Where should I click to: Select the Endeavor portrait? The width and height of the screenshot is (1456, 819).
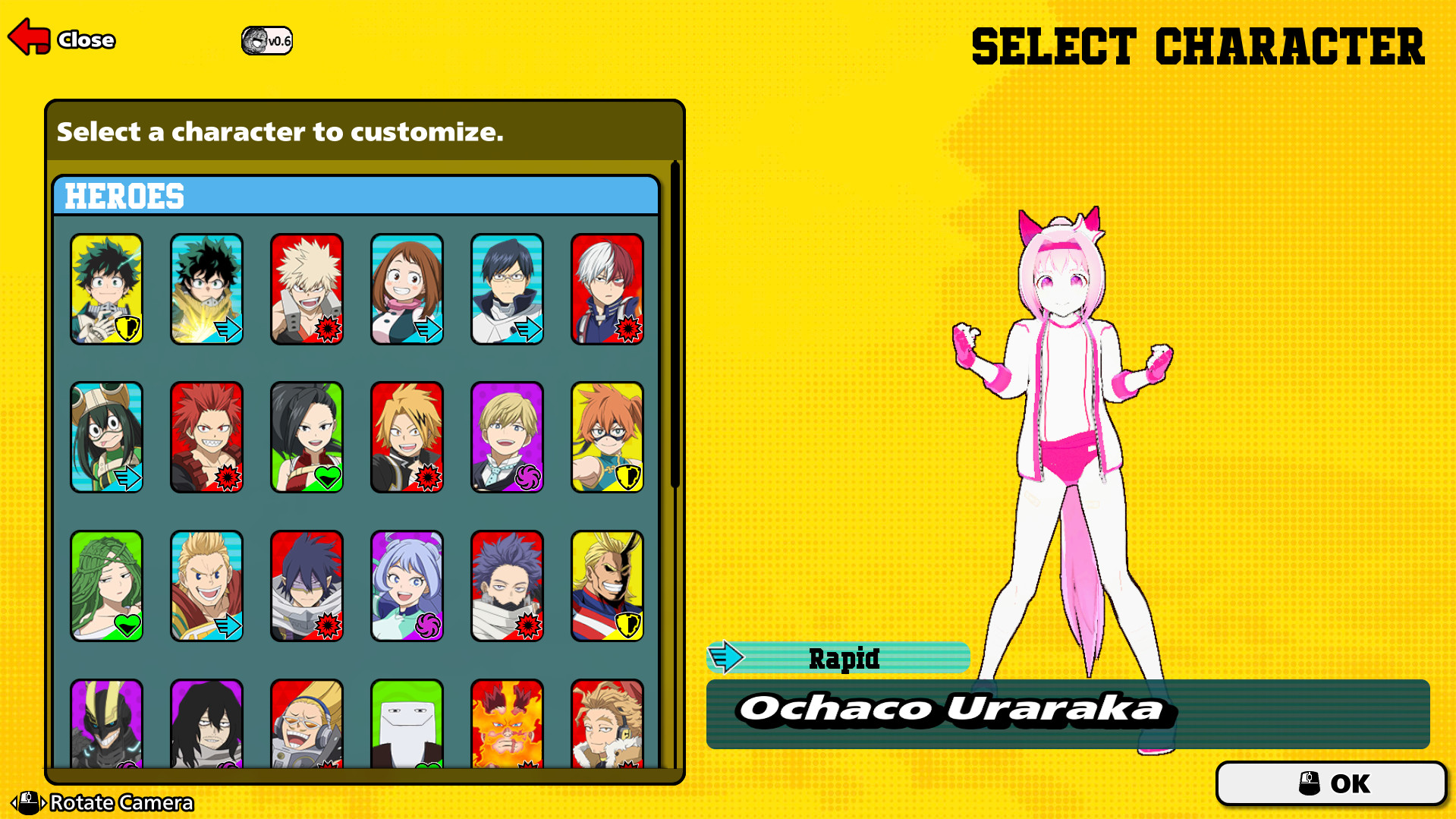508,725
